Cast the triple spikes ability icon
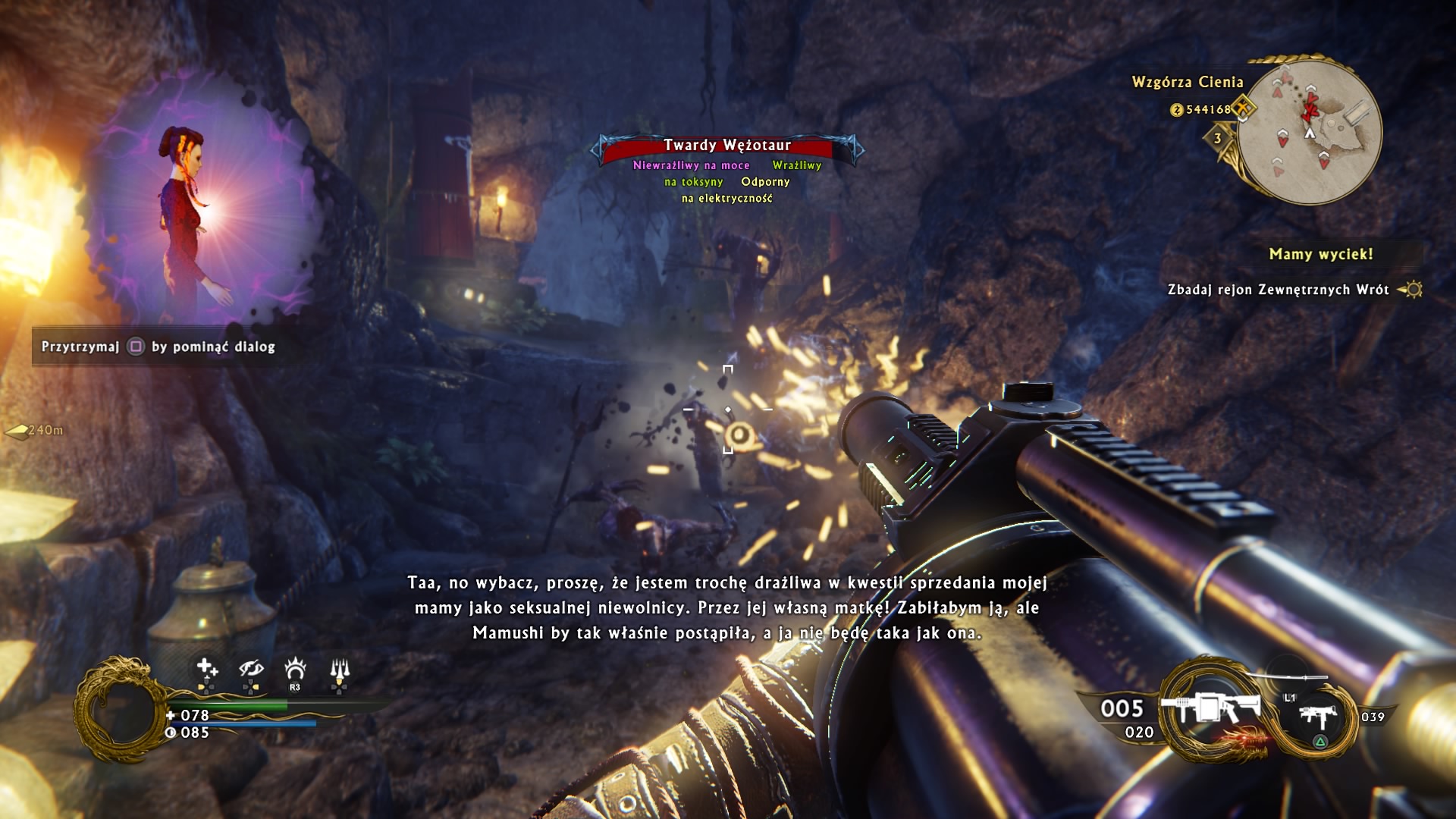 340,668
